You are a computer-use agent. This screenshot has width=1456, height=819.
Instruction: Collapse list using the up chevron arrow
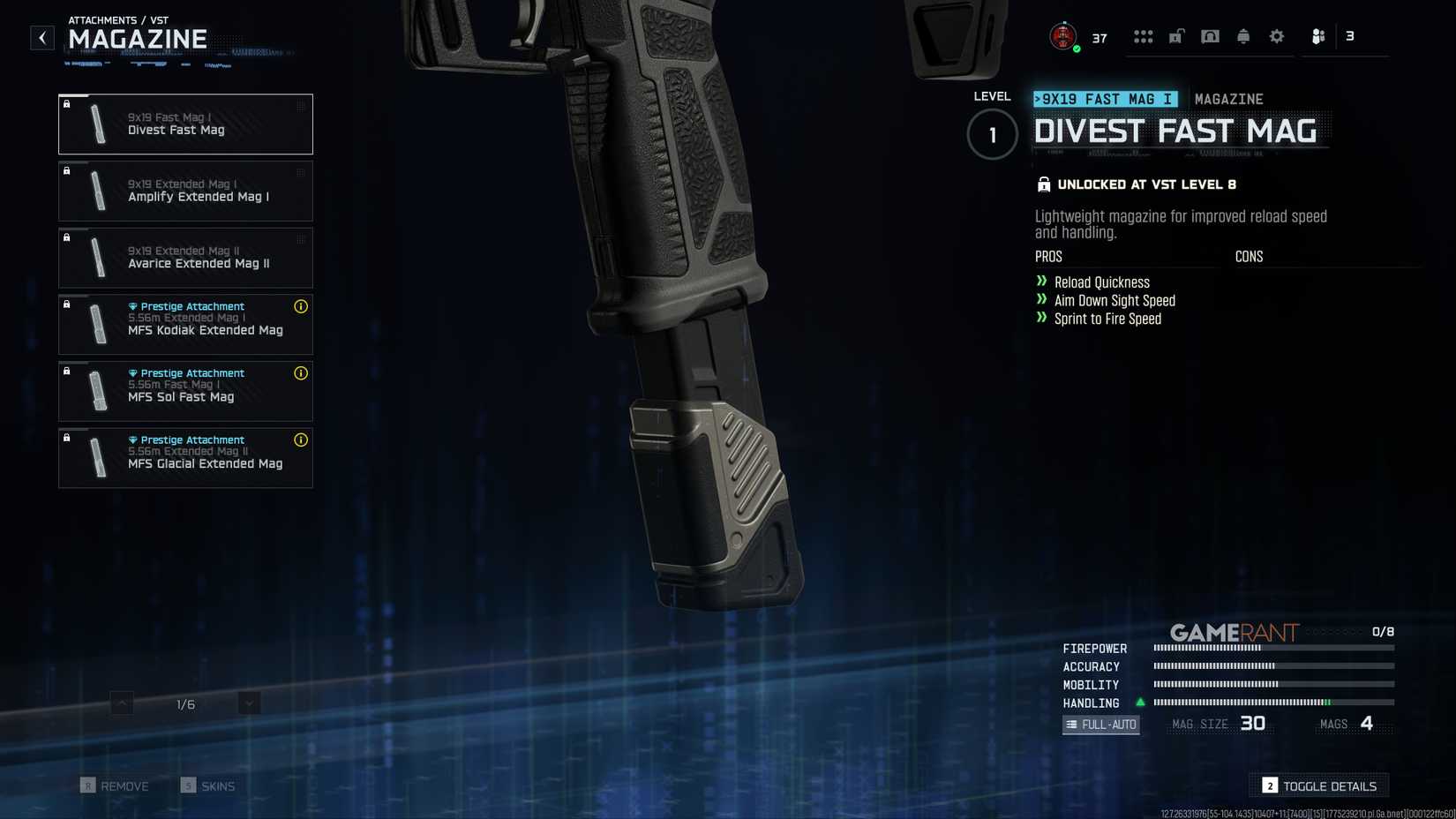[121, 703]
